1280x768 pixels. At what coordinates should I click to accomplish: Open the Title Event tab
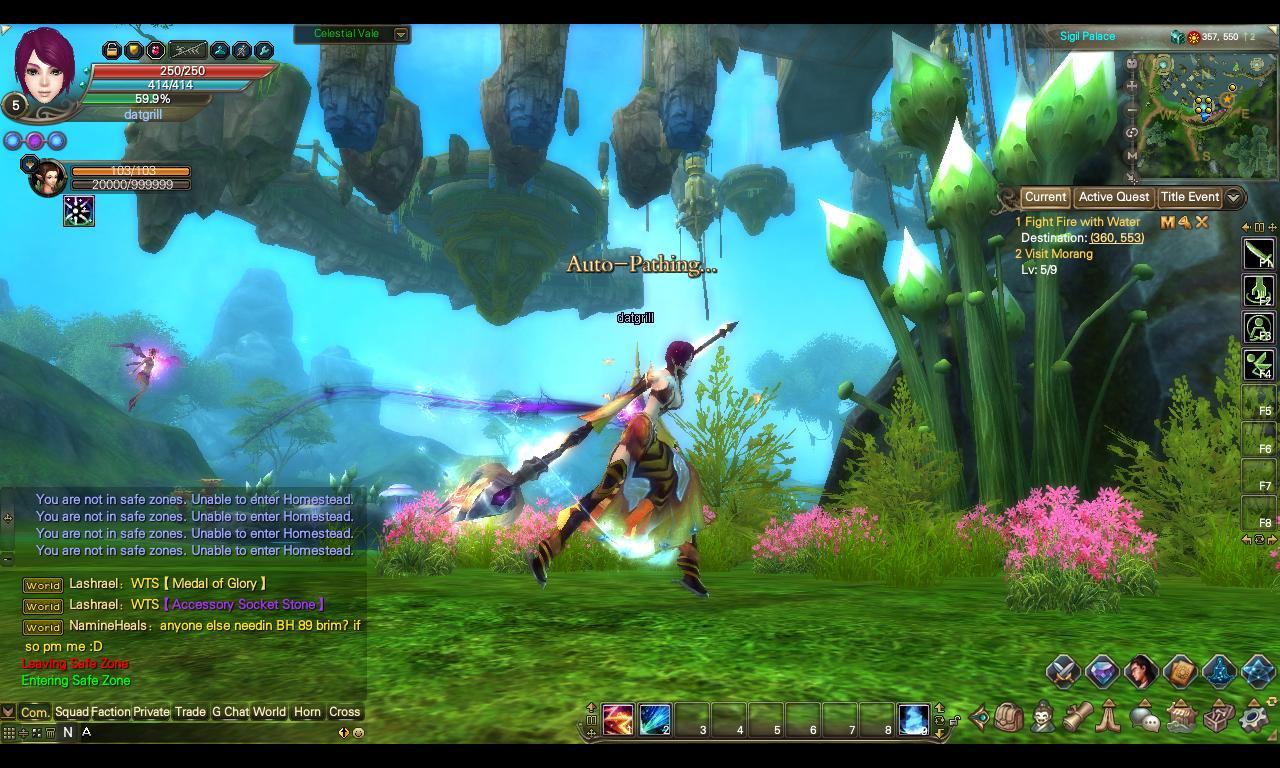[x=1189, y=197]
